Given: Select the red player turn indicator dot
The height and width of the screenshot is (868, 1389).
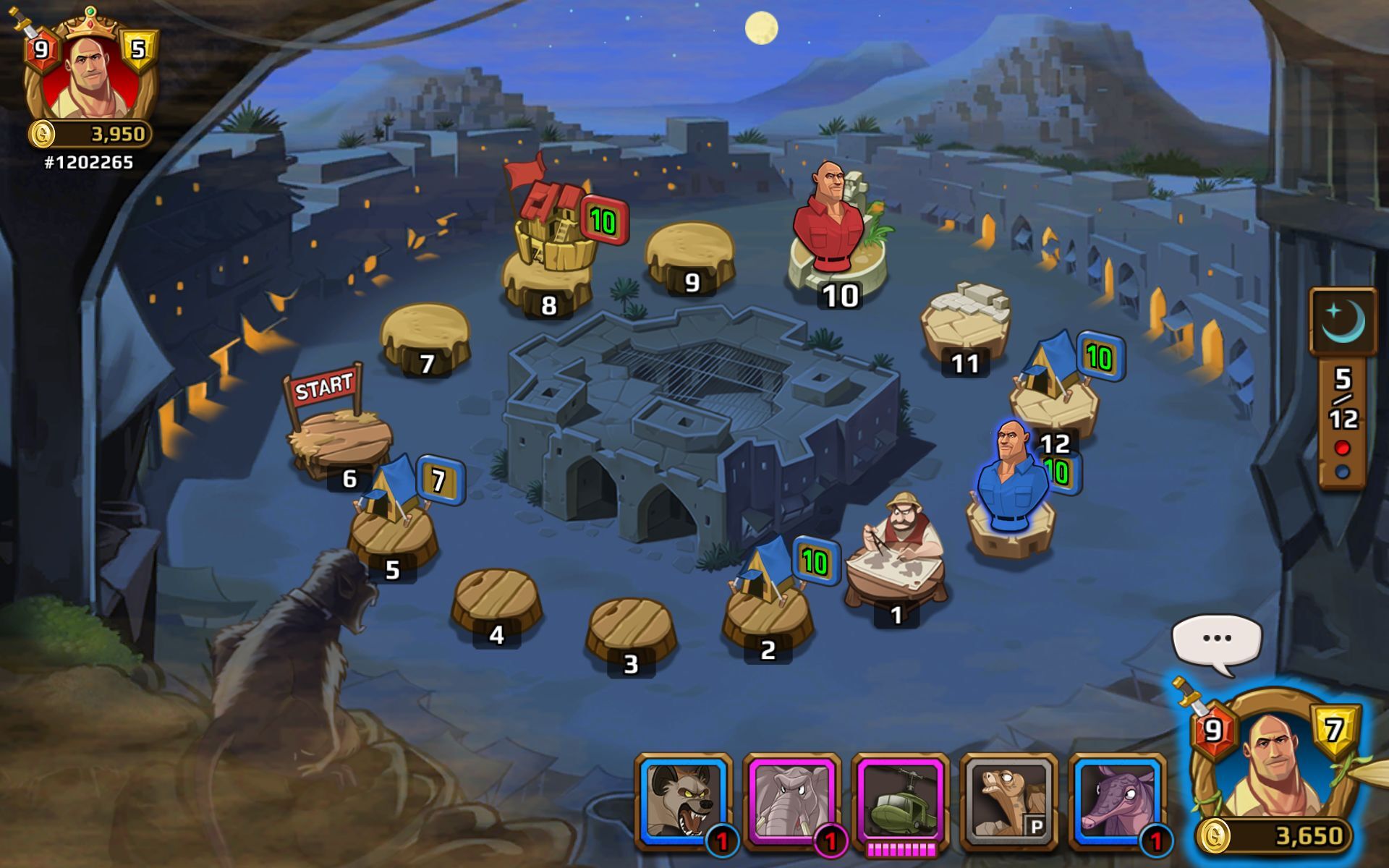Looking at the screenshot, I should click(x=1342, y=447).
